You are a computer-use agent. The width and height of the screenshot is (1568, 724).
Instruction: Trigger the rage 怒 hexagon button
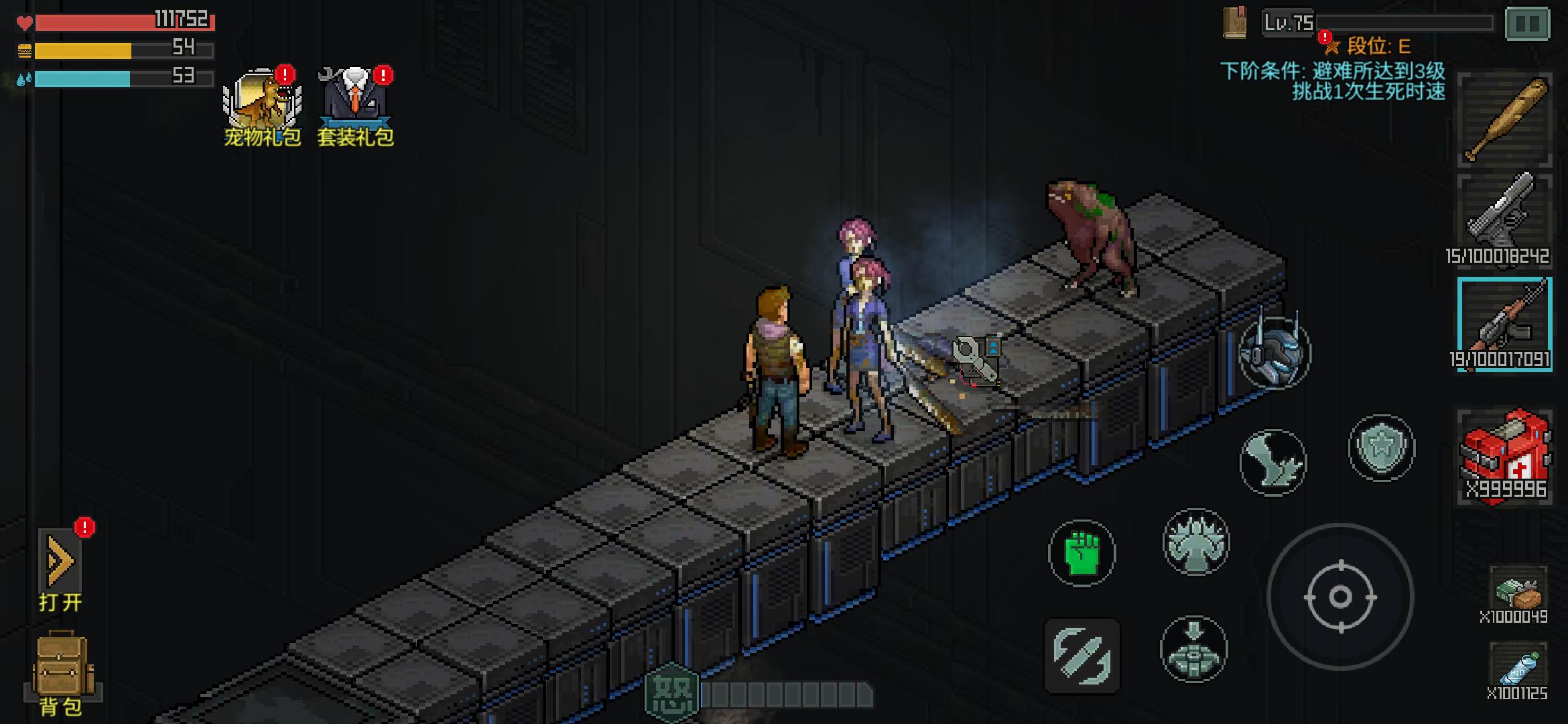tap(671, 695)
